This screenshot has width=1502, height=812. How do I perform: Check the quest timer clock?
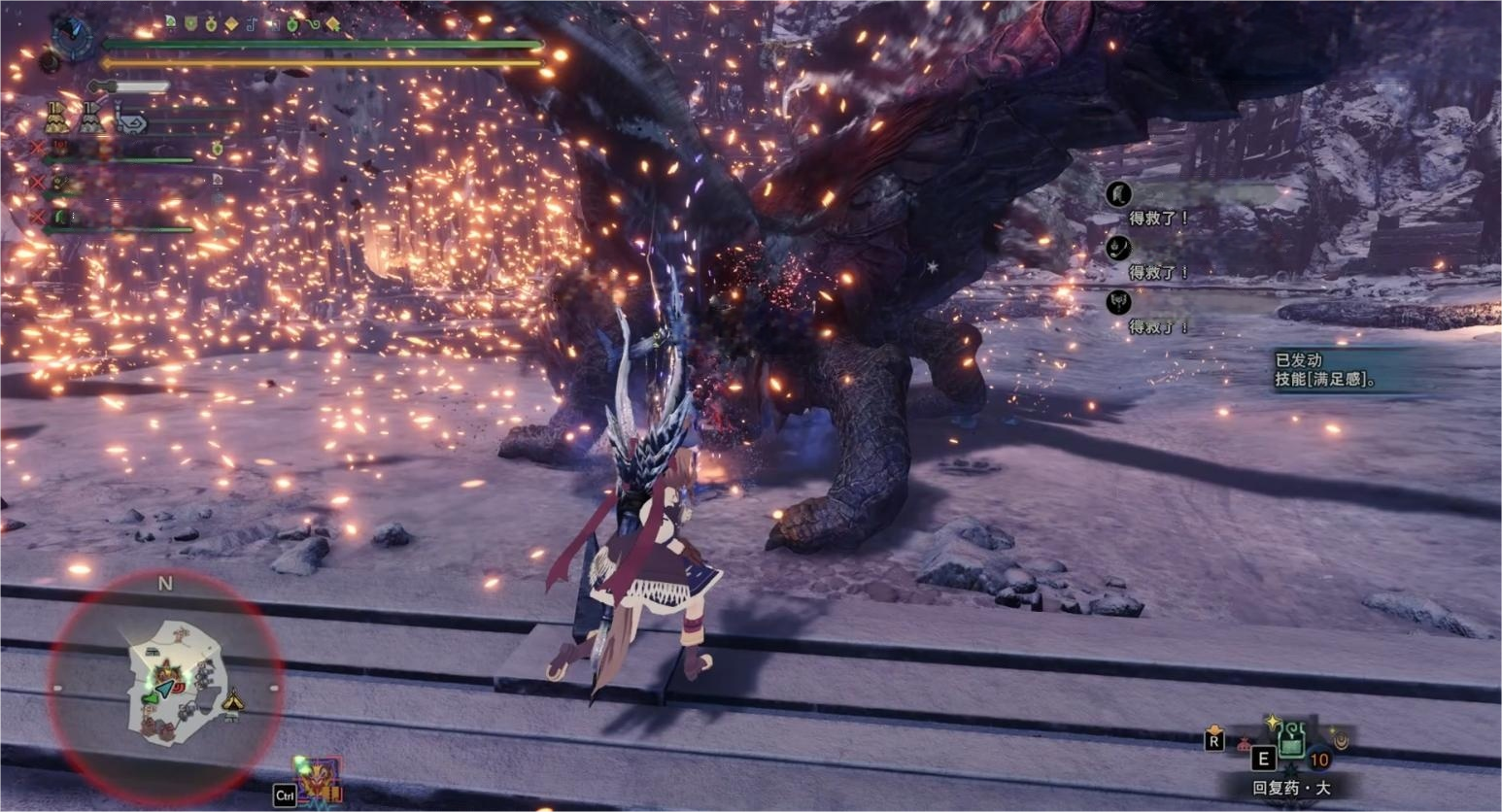coord(71,37)
